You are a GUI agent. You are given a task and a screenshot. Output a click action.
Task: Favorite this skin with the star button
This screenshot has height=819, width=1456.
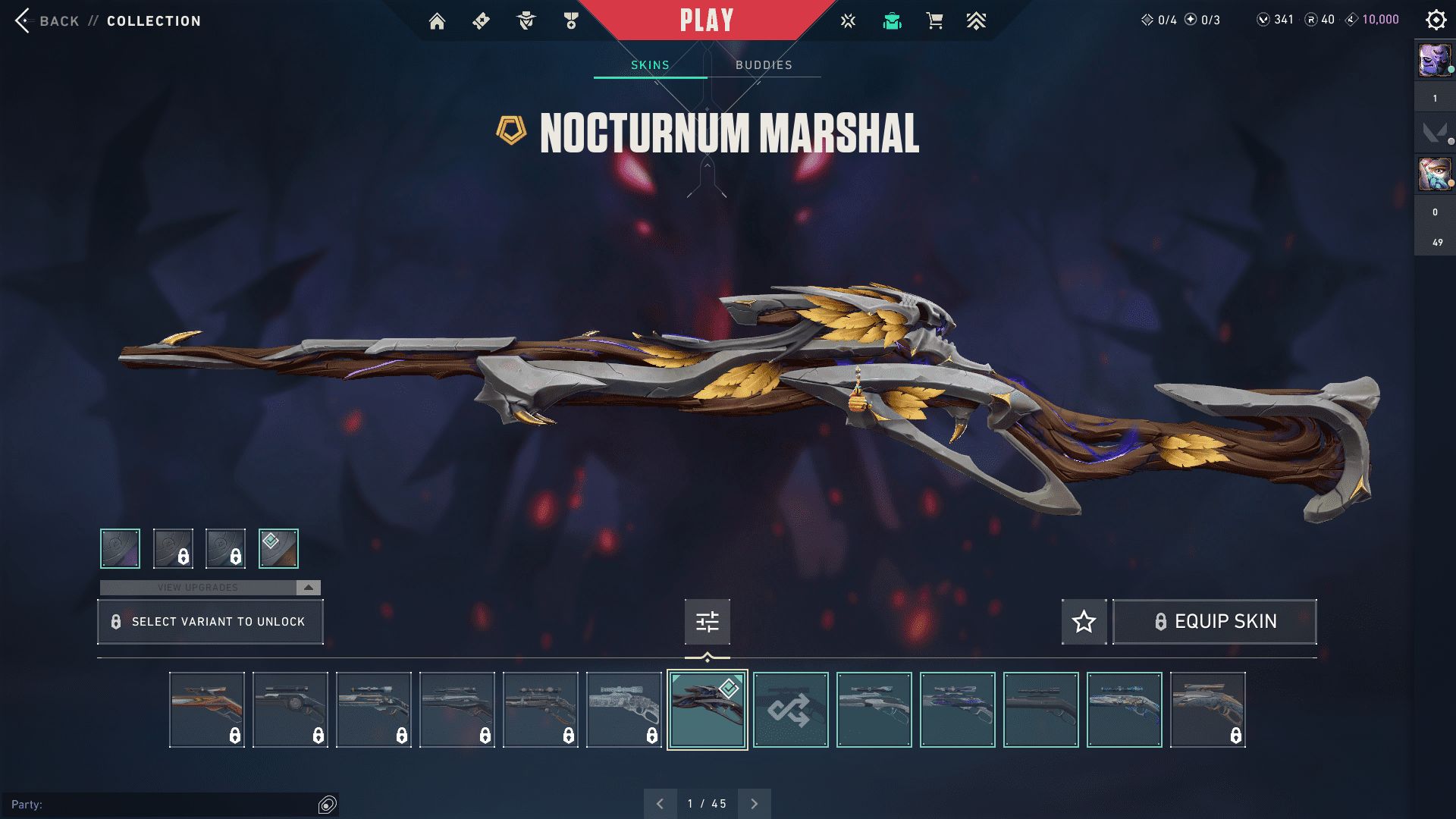pos(1084,622)
